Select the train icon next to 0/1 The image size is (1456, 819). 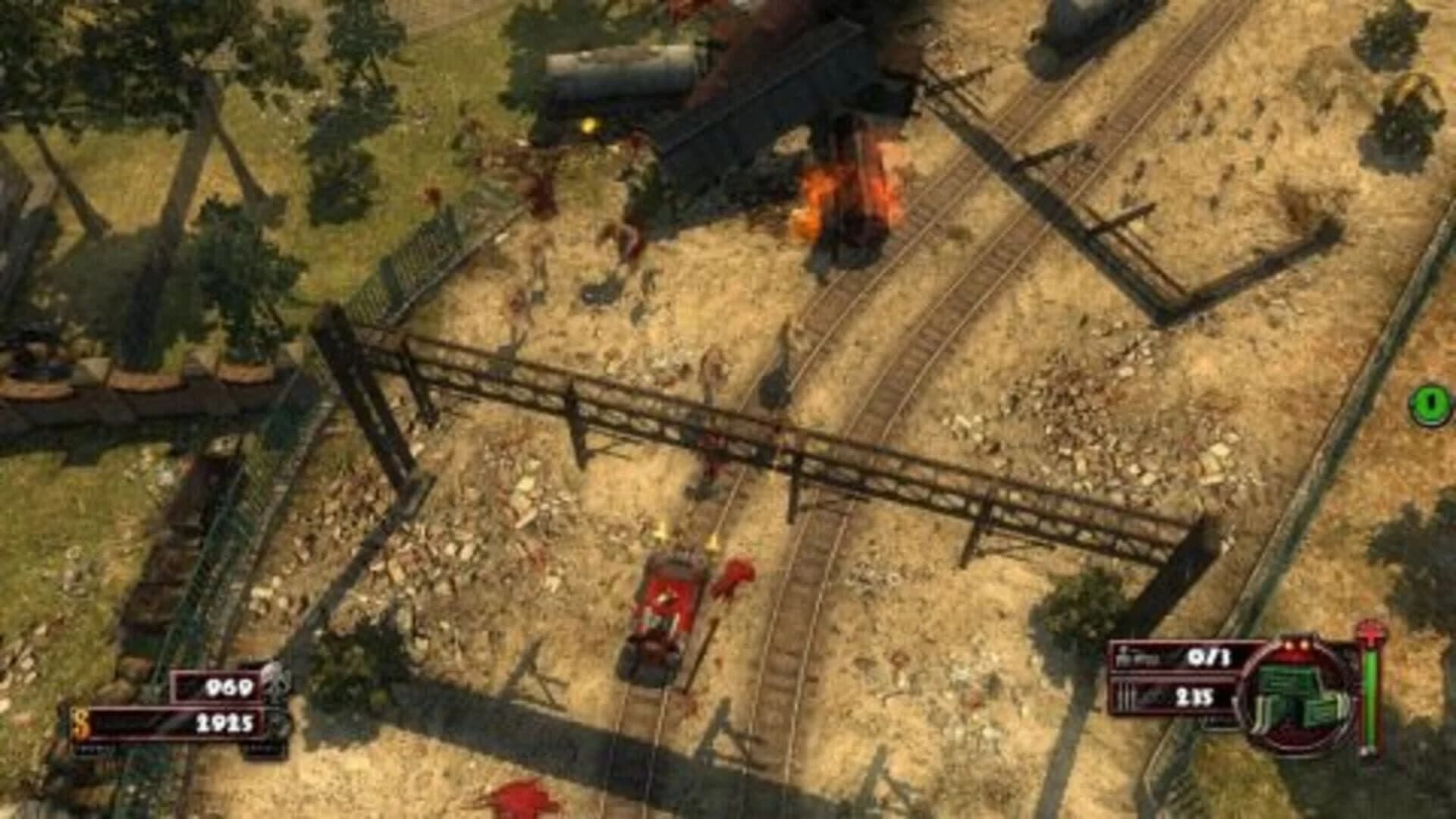tap(1128, 658)
